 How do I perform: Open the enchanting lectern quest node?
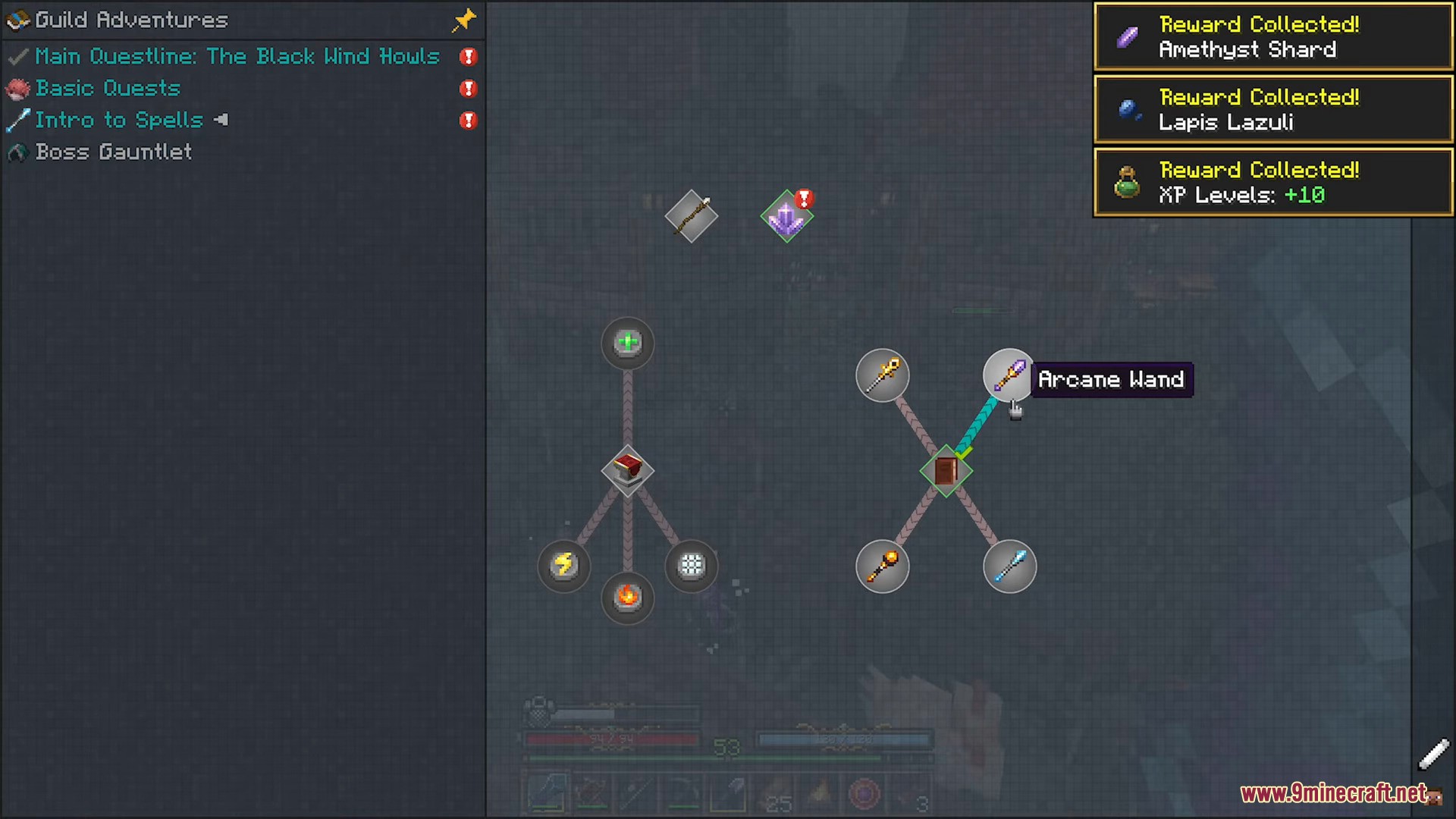(x=627, y=471)
